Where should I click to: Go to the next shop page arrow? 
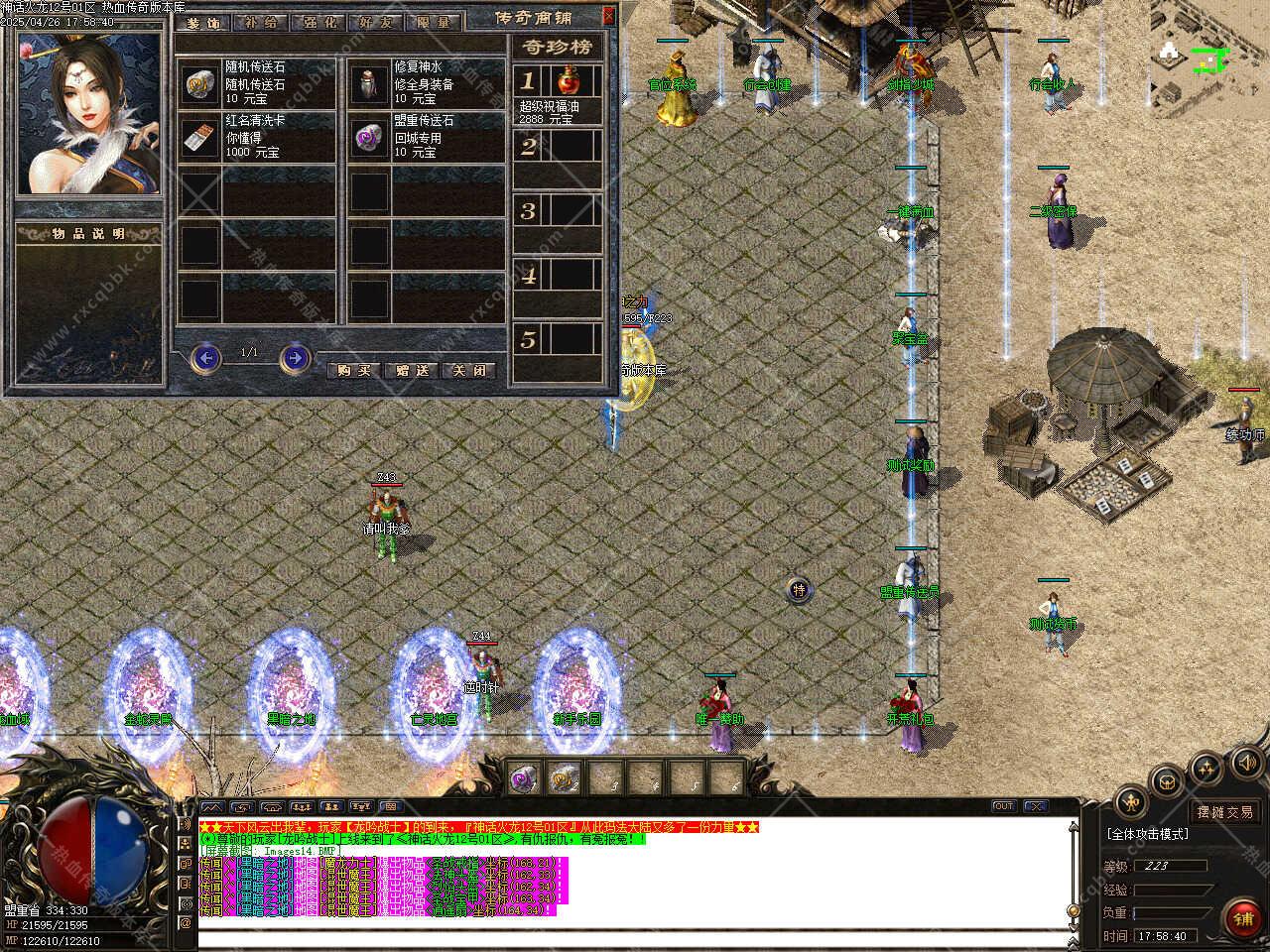[295, 358]
